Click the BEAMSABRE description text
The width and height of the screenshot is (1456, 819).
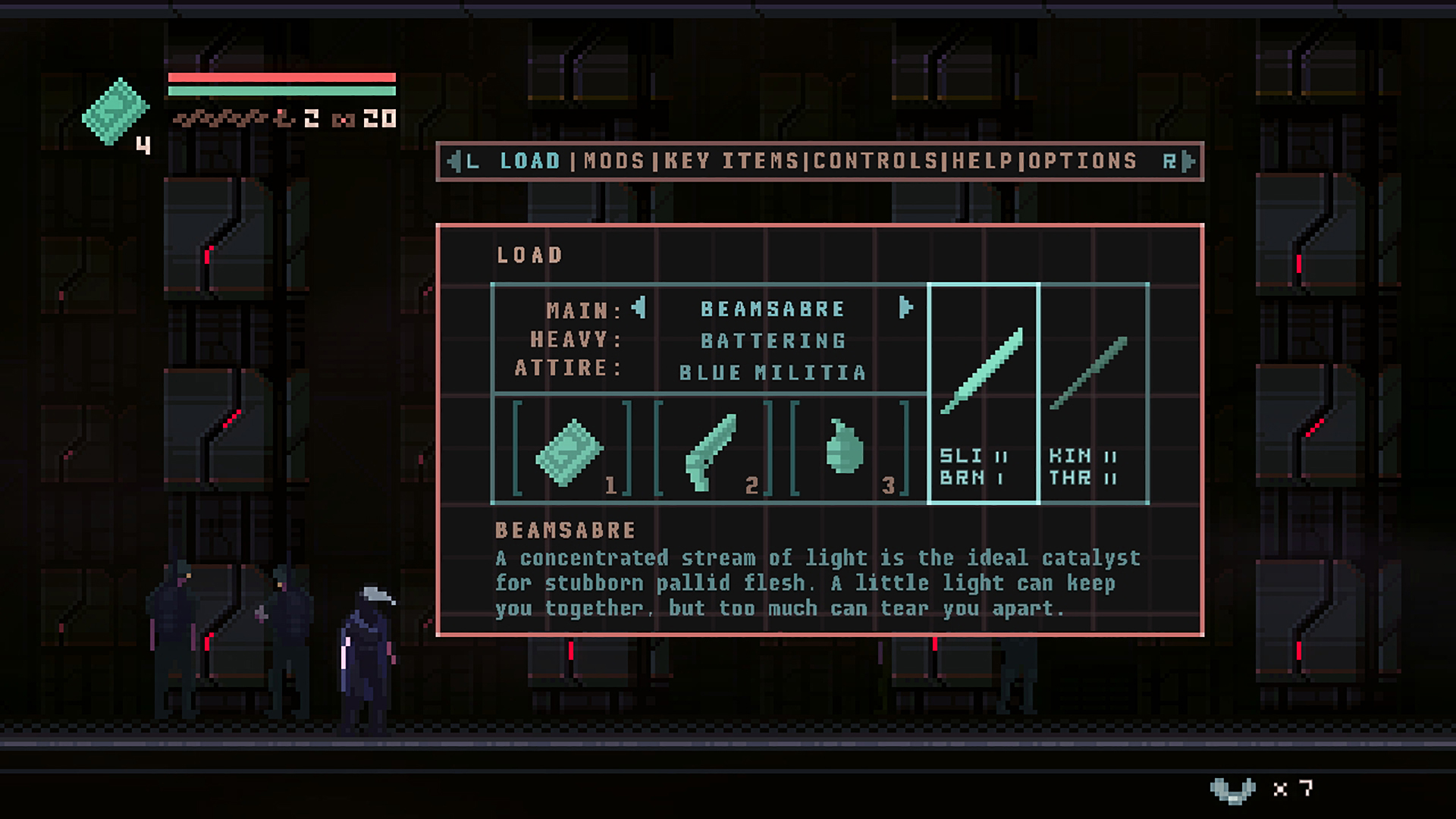pos(815,582)
